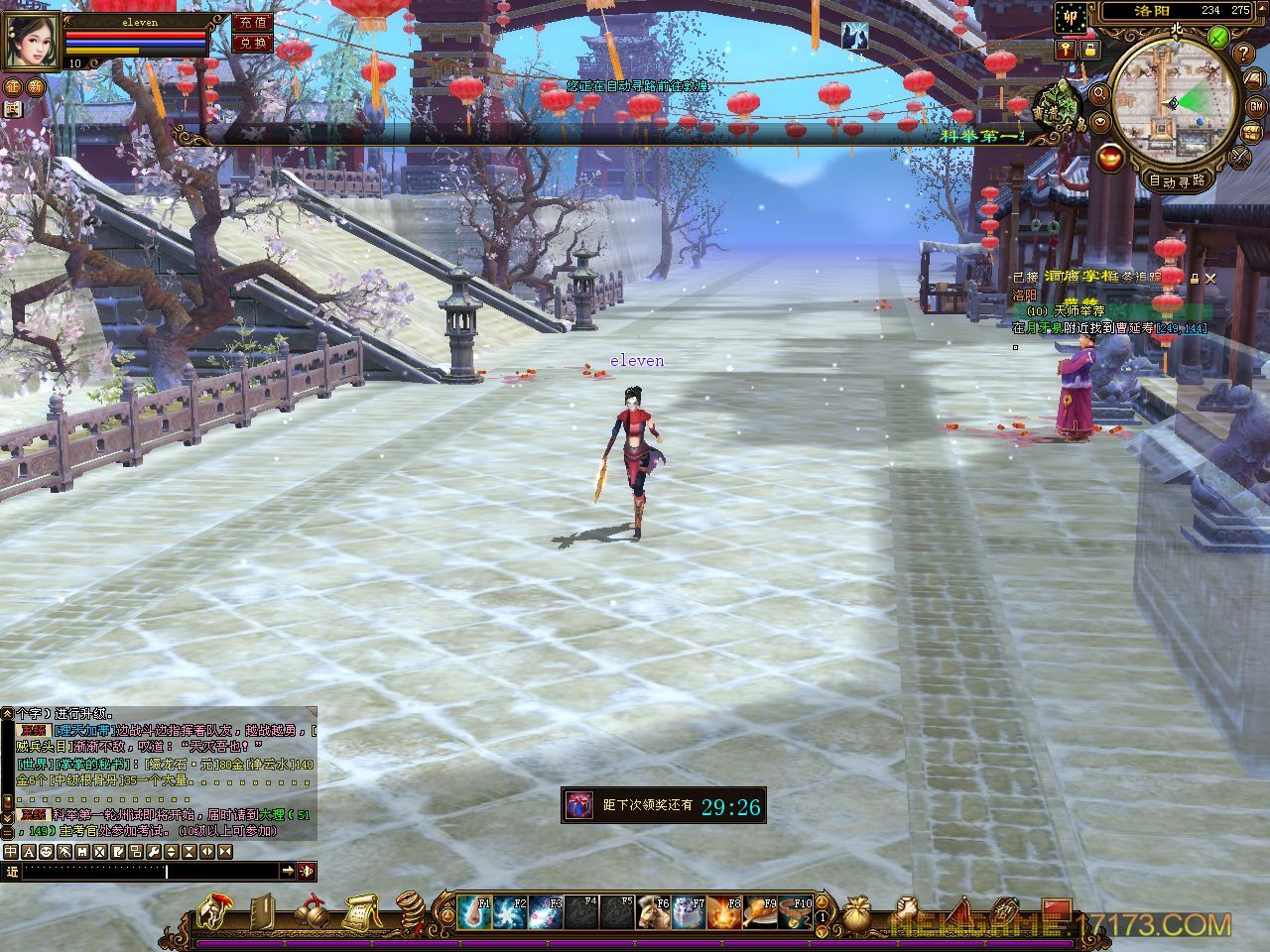Click the 自动寻路 auto-pathfinding button

(1177, 180)
